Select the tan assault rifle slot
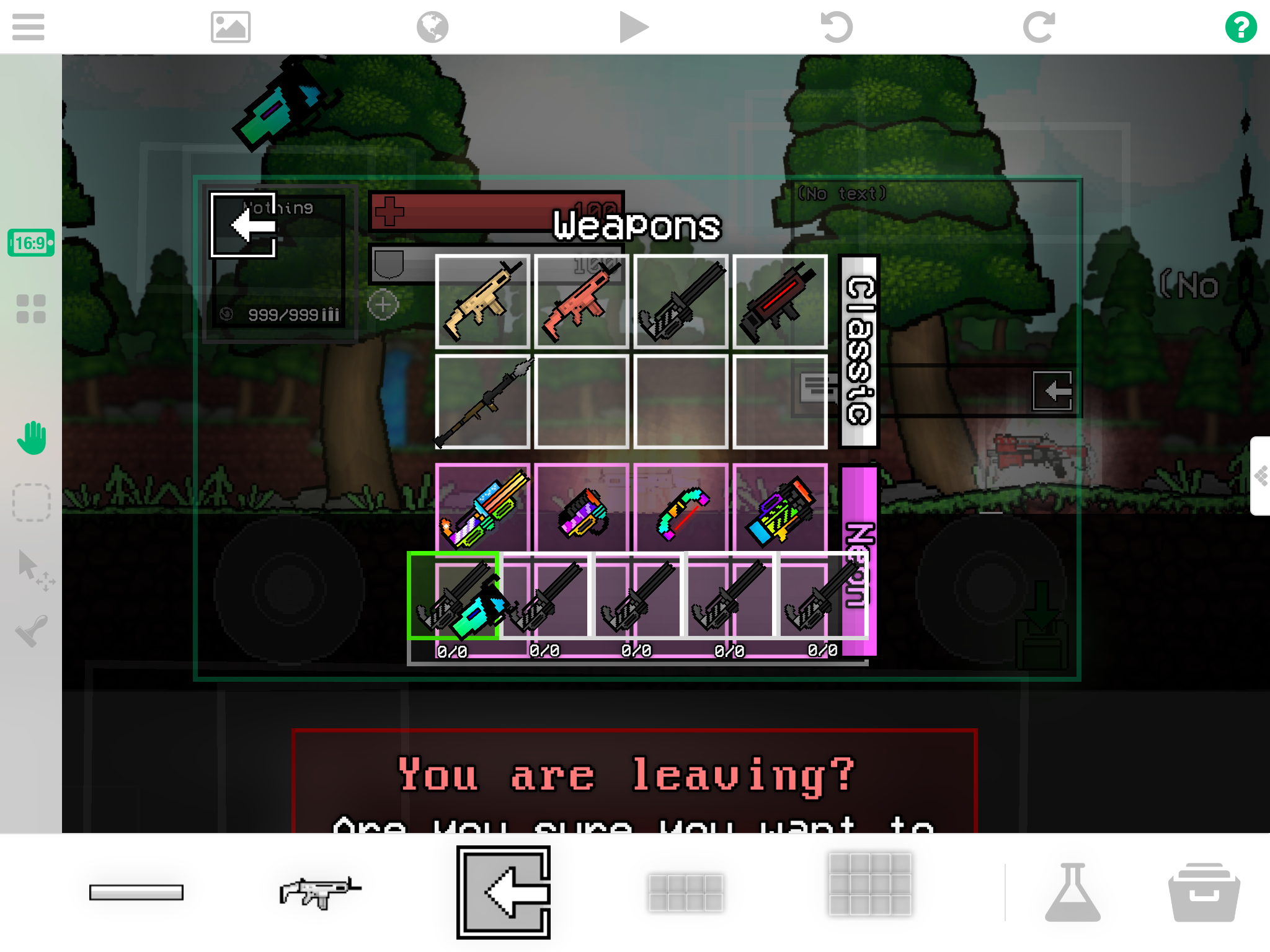Image resolution: width=1270 pixels, height=952 pixels. click(482, 301)
